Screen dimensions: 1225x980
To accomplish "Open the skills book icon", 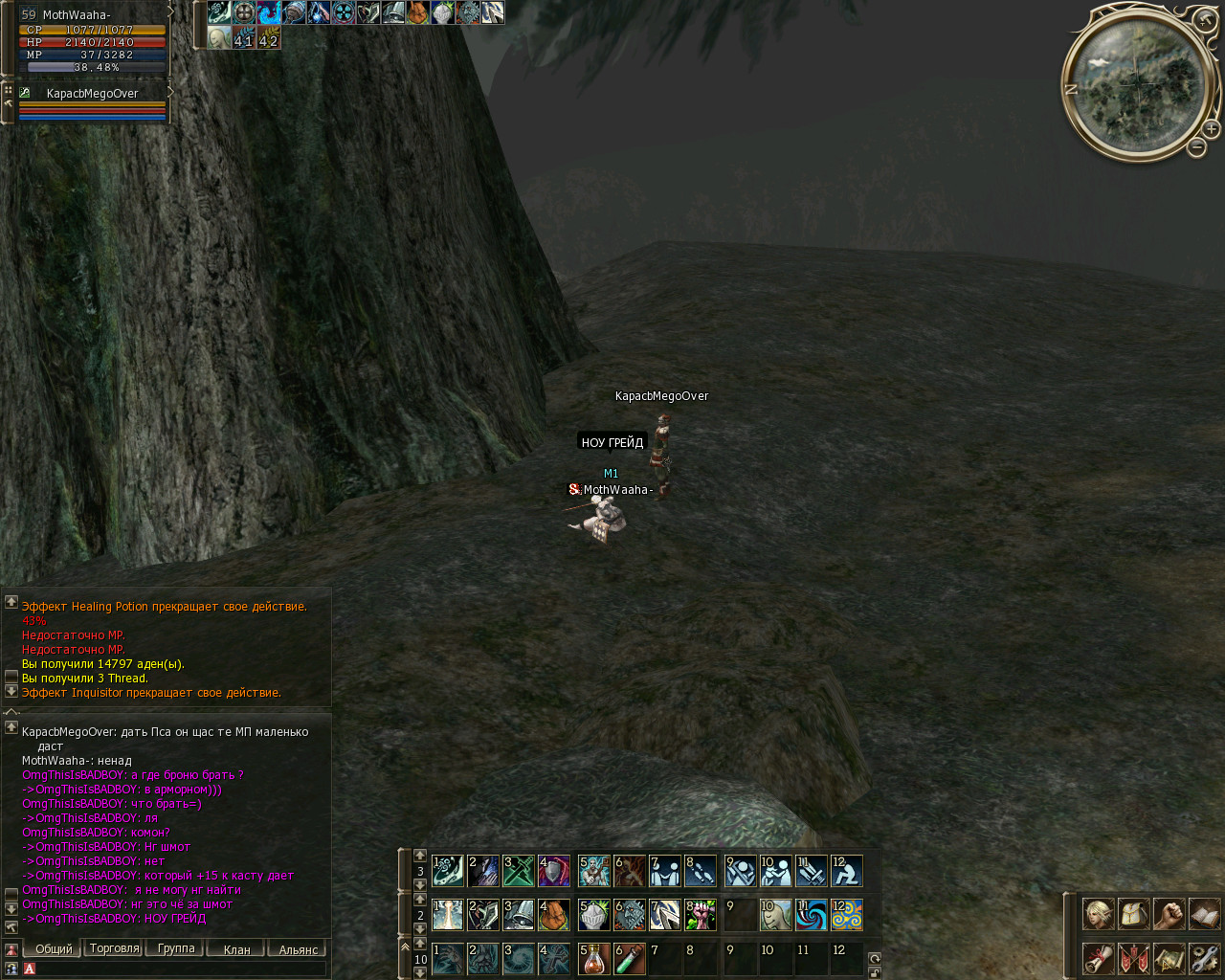I will pos(1204,914).
